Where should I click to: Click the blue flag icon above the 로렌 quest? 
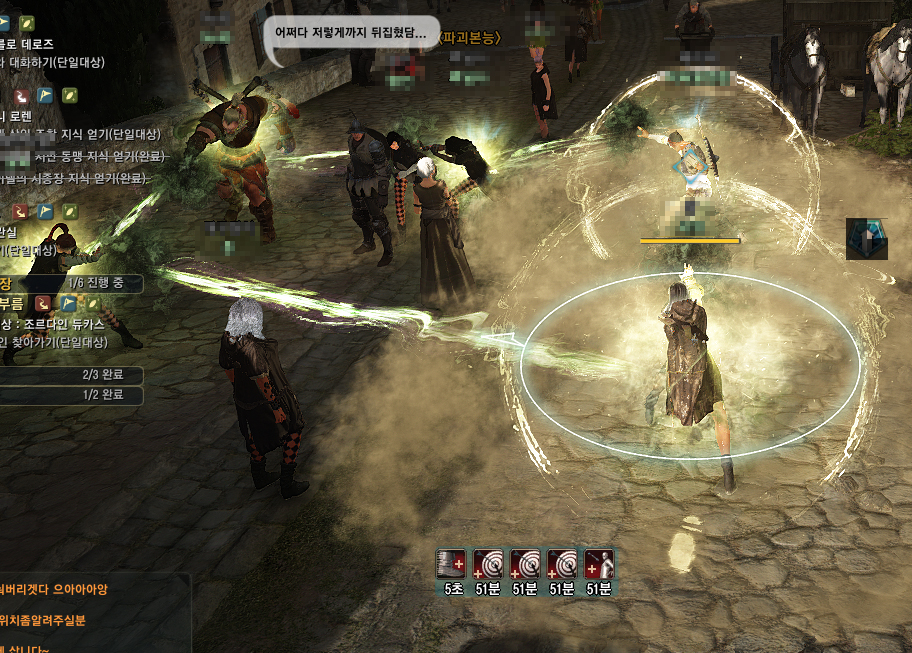pyautogui.click(x=45, y=95)
